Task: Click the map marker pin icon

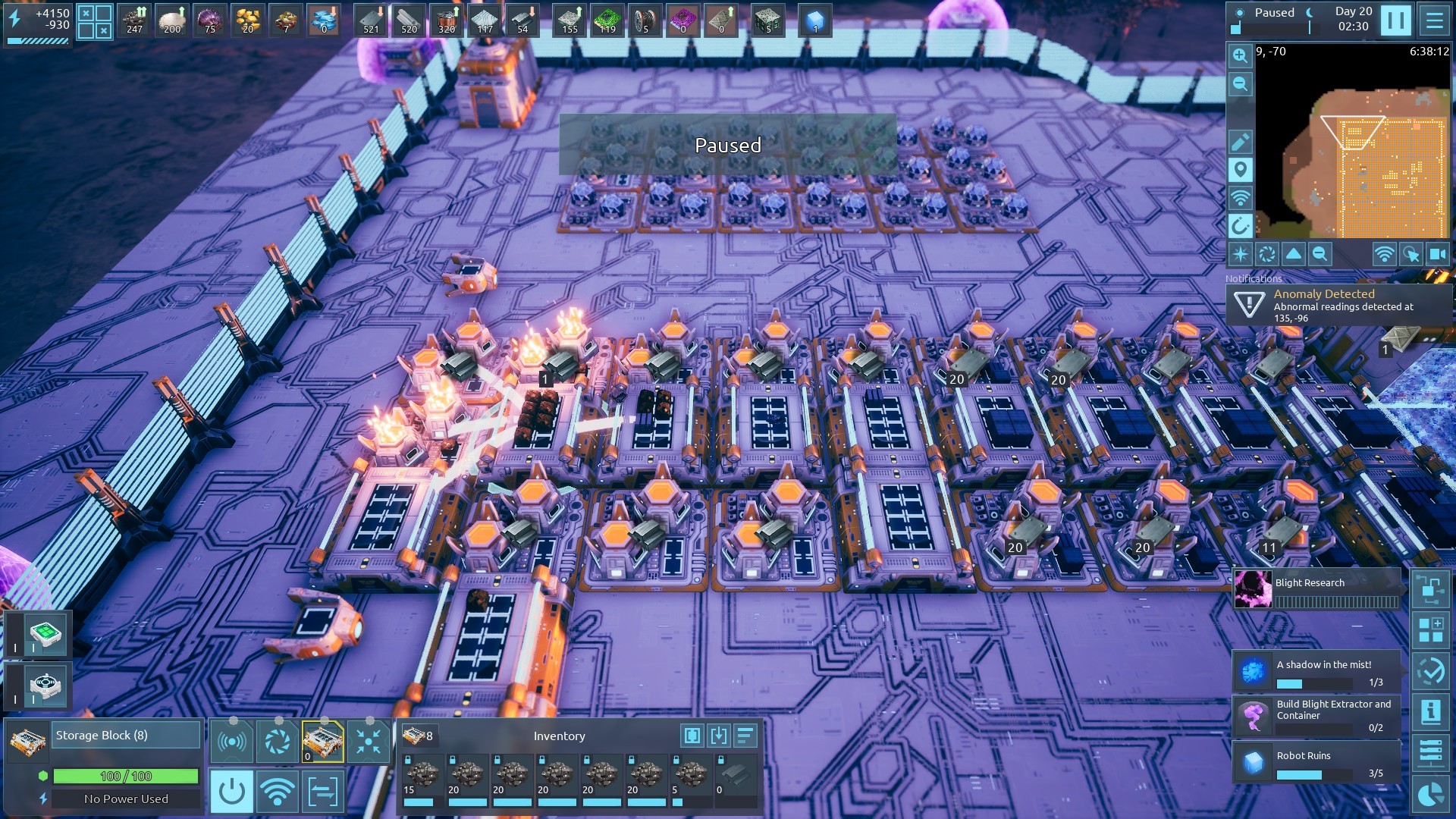Action: (x=1240, y=170)
